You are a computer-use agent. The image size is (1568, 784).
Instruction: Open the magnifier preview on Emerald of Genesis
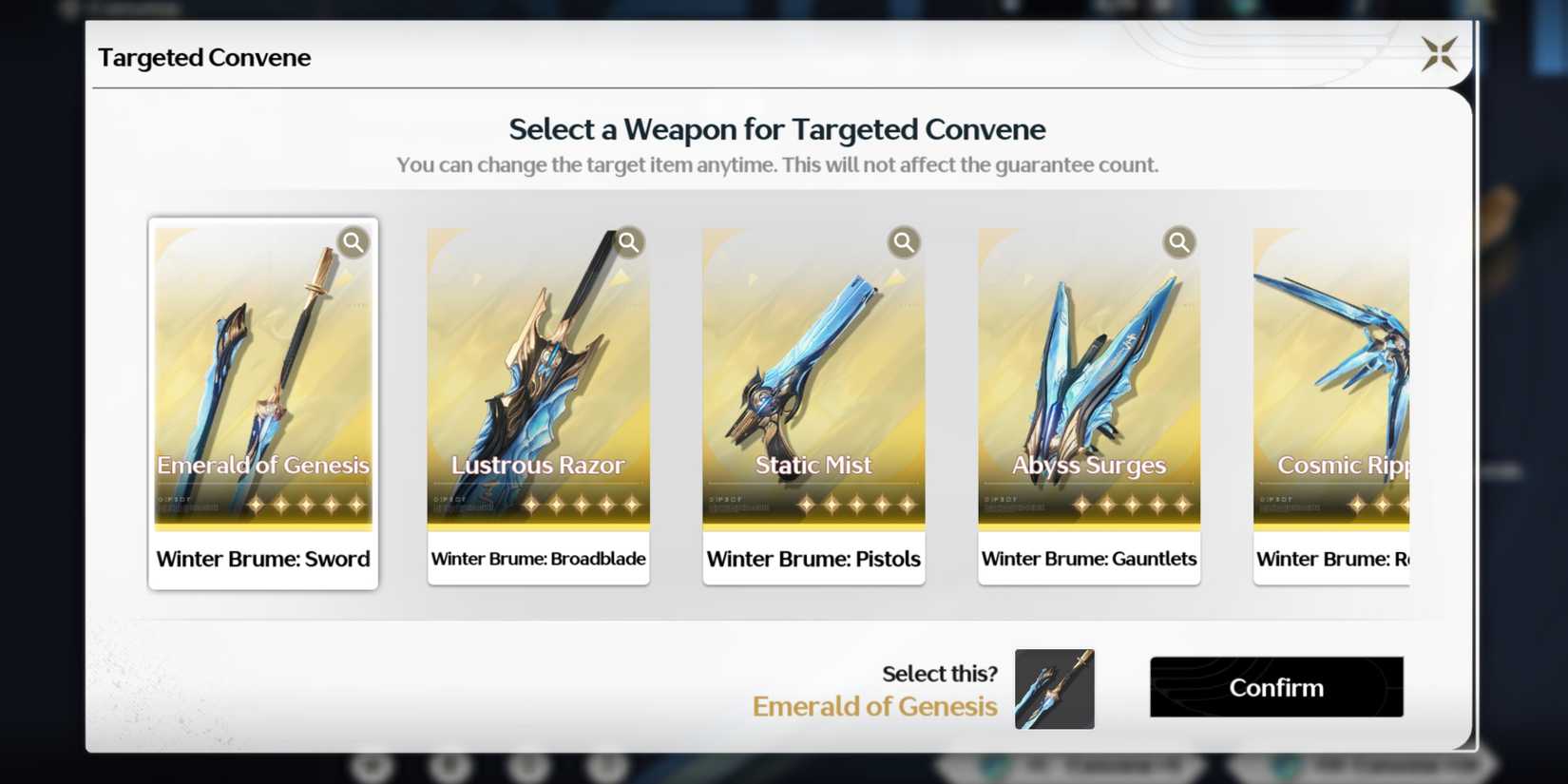[x=353, y=242]
